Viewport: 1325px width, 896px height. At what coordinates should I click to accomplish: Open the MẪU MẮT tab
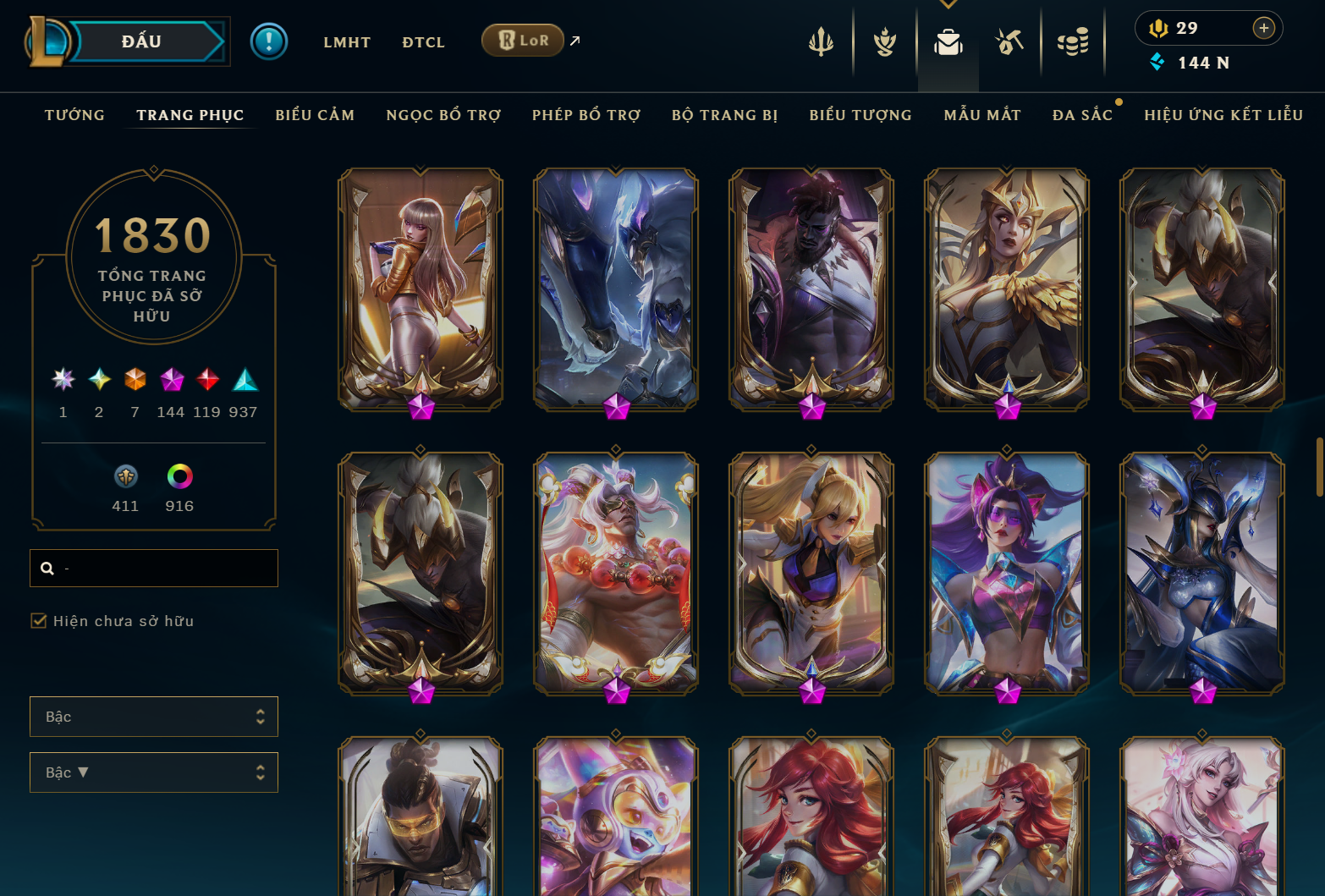pos(982,115)
